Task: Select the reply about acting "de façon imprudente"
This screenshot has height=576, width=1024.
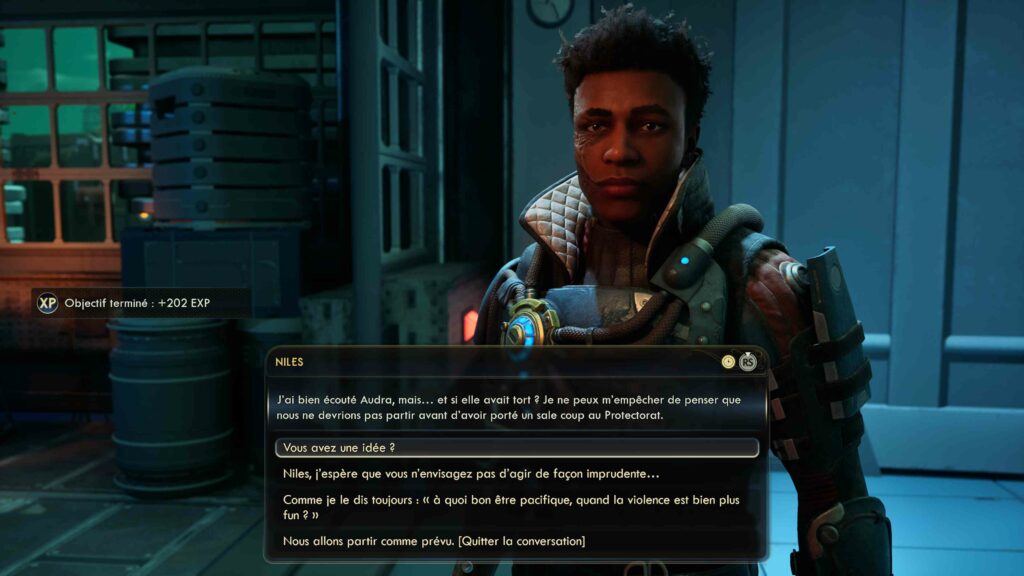Action: 471,474
